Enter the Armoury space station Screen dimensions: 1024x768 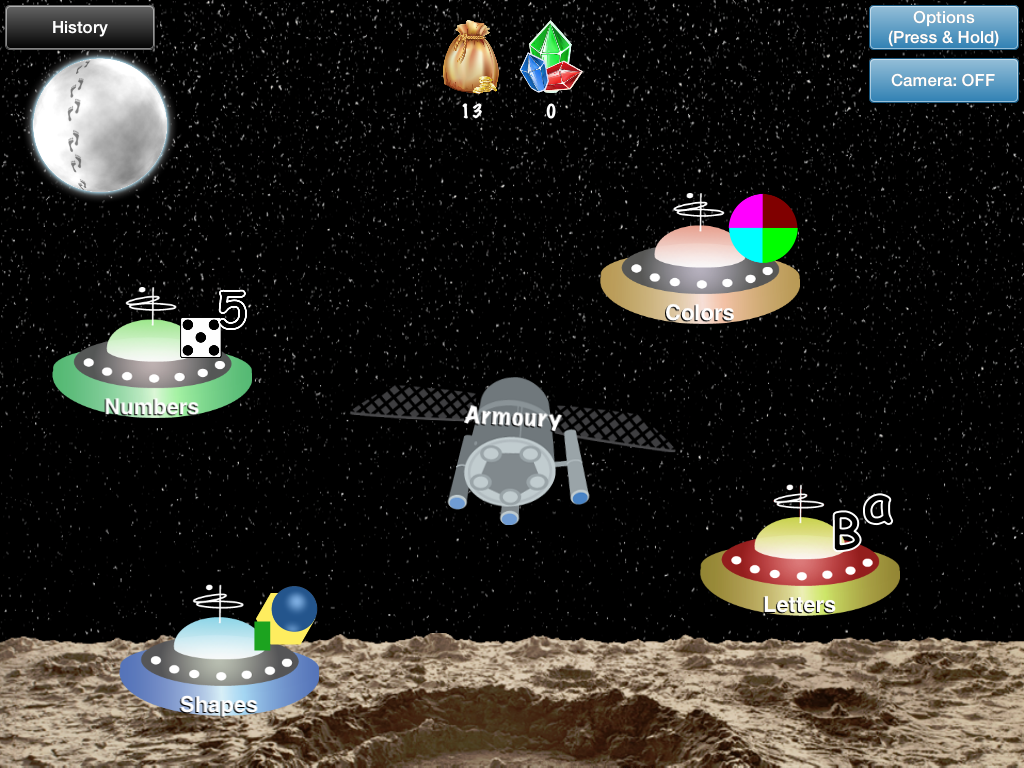(512, 450)
